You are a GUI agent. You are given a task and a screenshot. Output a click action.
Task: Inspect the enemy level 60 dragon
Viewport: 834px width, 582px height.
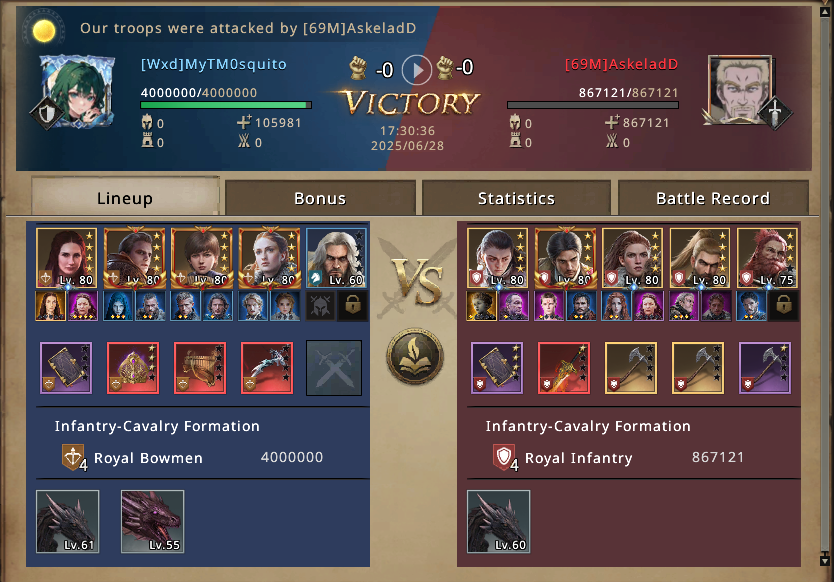tap(498, 522)
